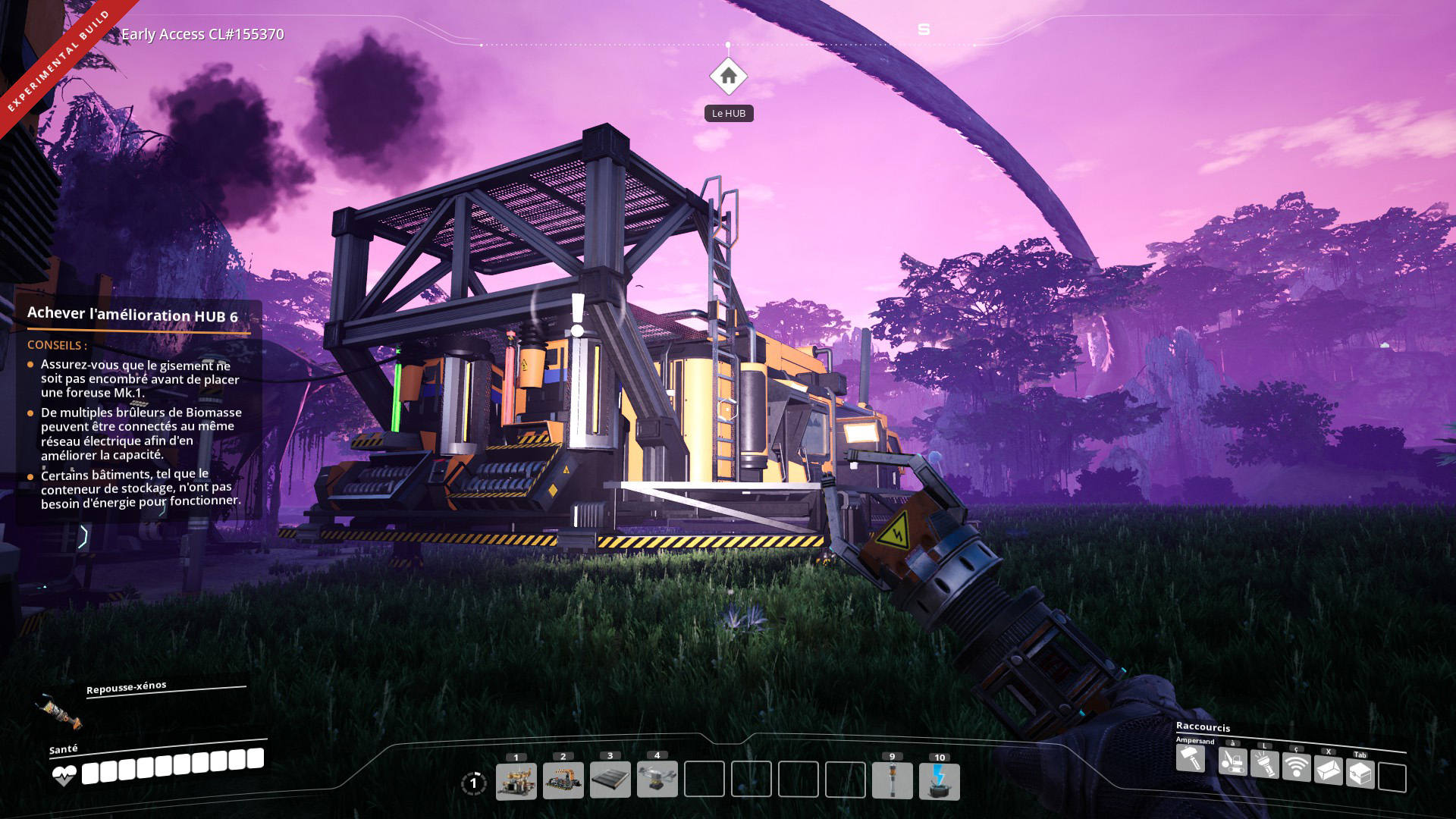Activate the signal waves scanner shortcut
Viewport: 1456px width, 819px height.
[1297, 767]
